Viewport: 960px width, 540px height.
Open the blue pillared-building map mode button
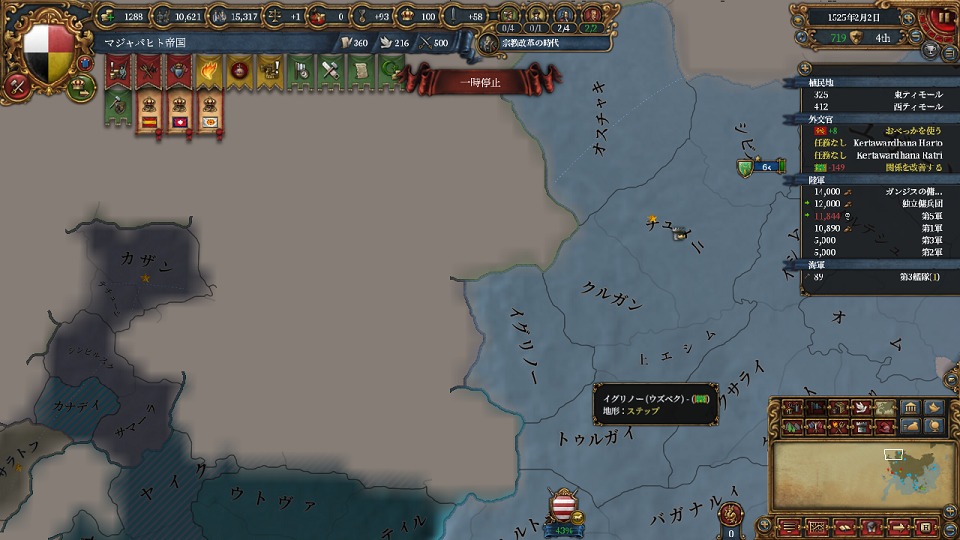coord(910,408)
